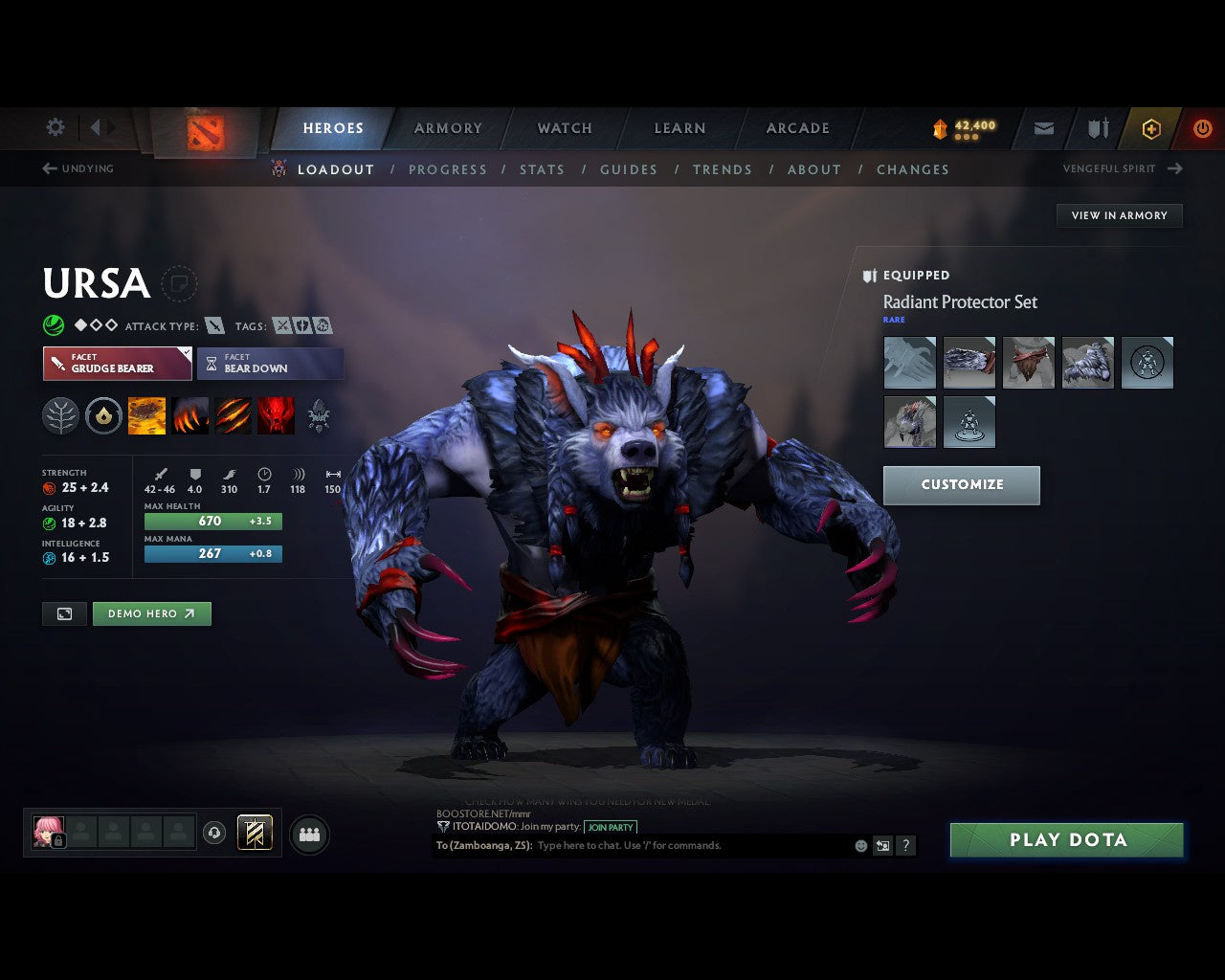Switch to the STATS tab
The image size is (1225, 980).
pos(542,169)
